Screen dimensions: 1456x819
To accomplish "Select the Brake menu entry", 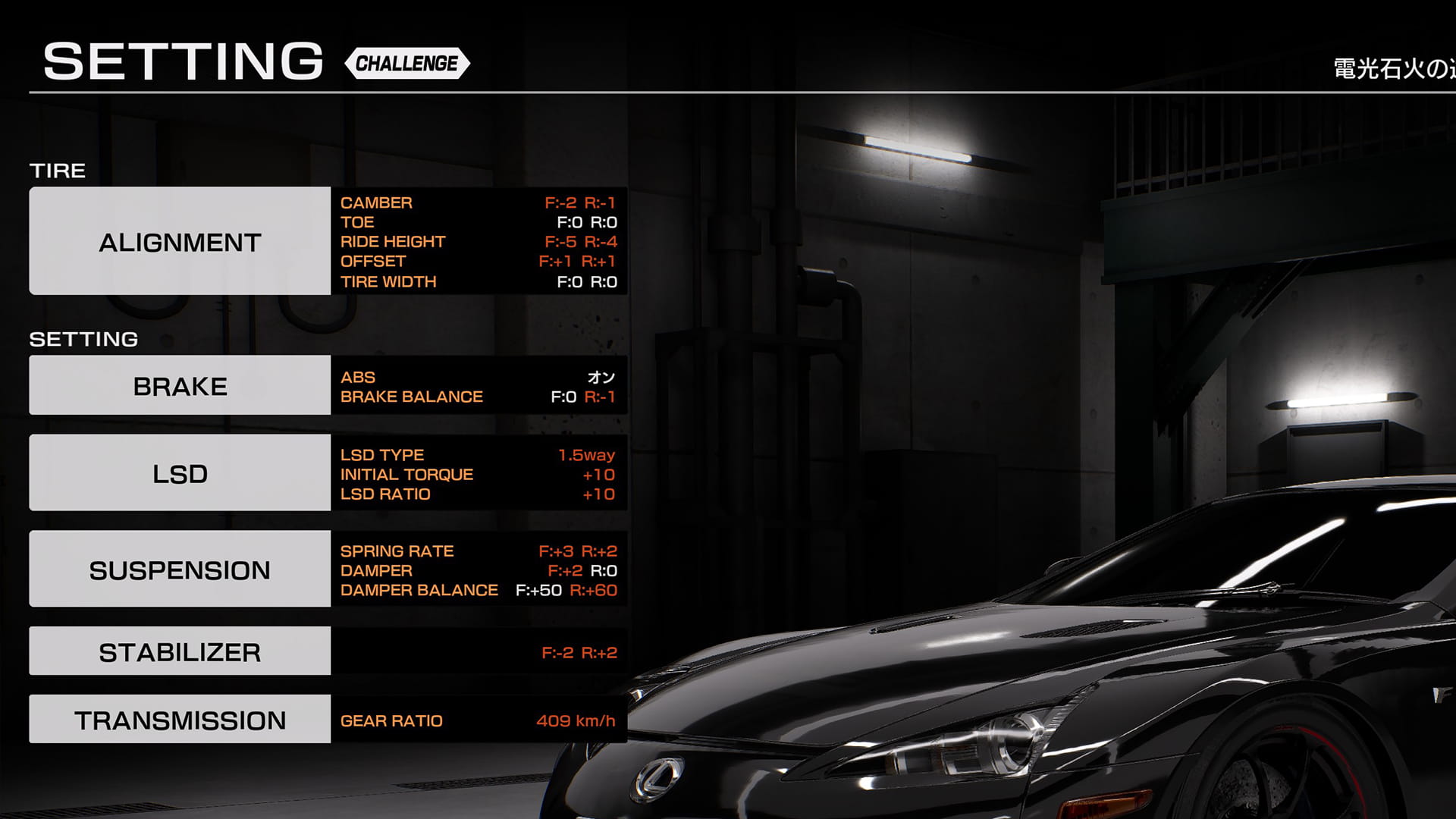I will pyautogui.click(x=180, y=385).
